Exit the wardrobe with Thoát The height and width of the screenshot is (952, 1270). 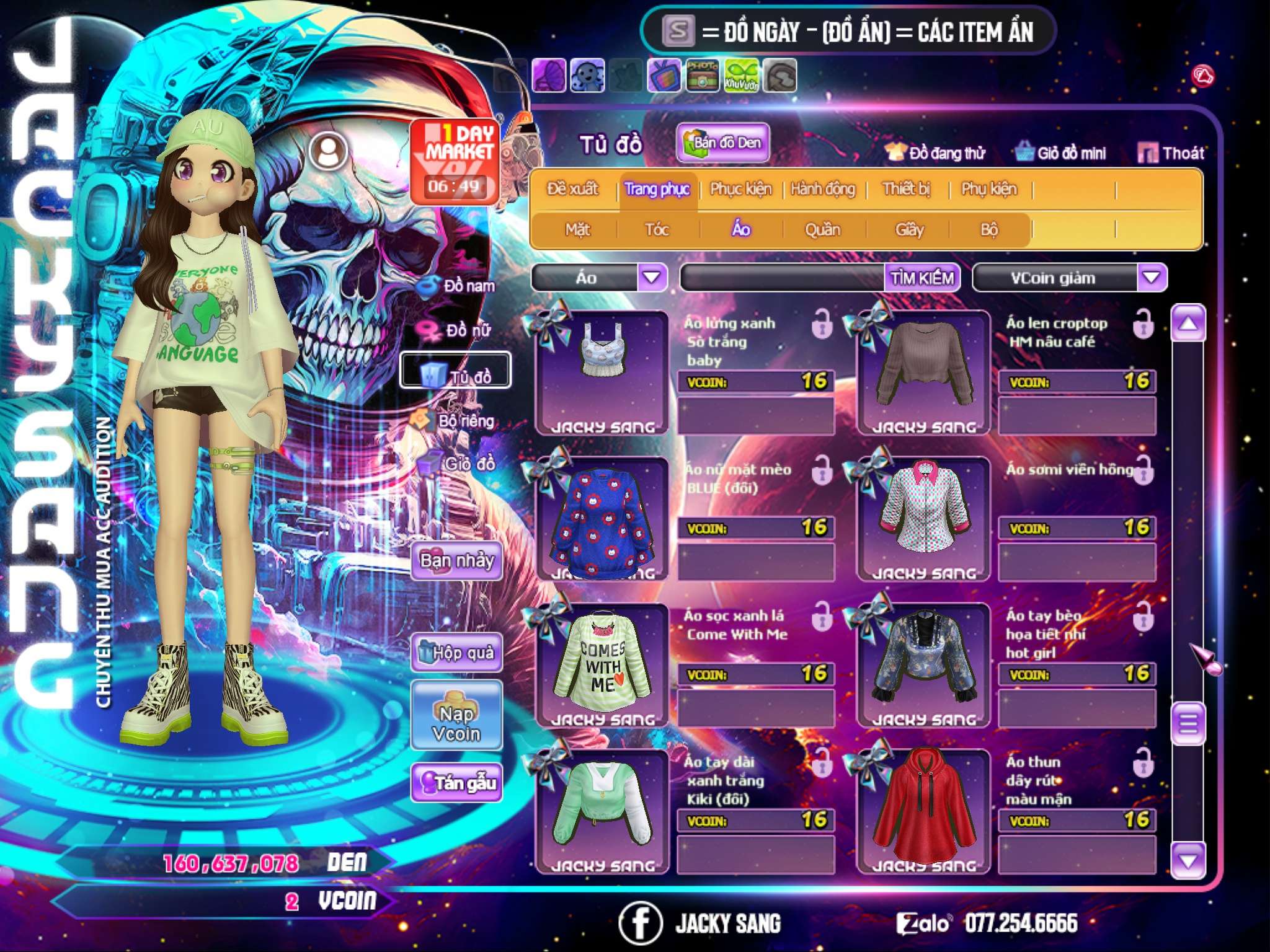[1171, 153]
